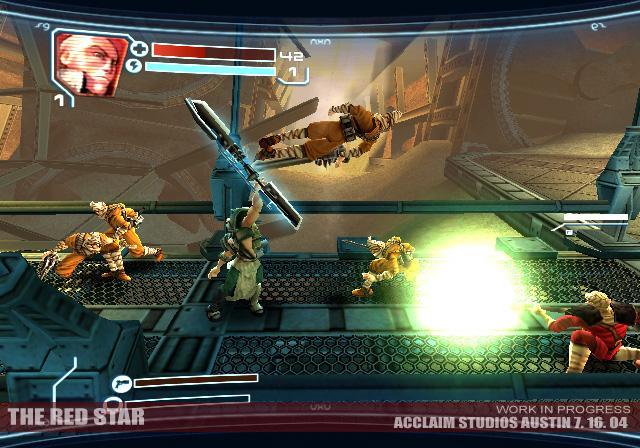This screenshot has height=448, width=640.
Task: Select the health cross icon
Action: (x=139, y=49)
